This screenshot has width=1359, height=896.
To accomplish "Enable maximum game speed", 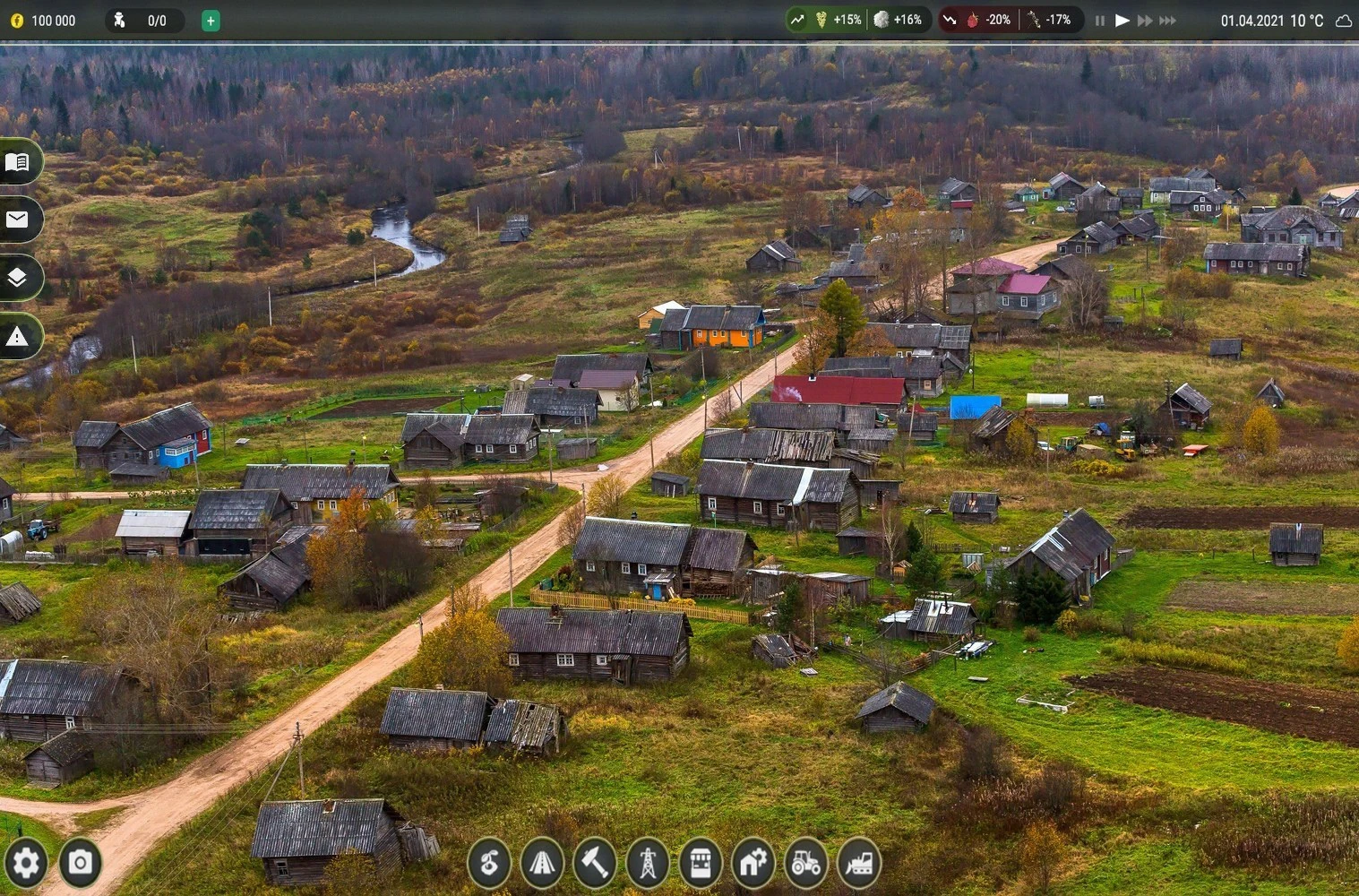I will [x=1167, y=20].
